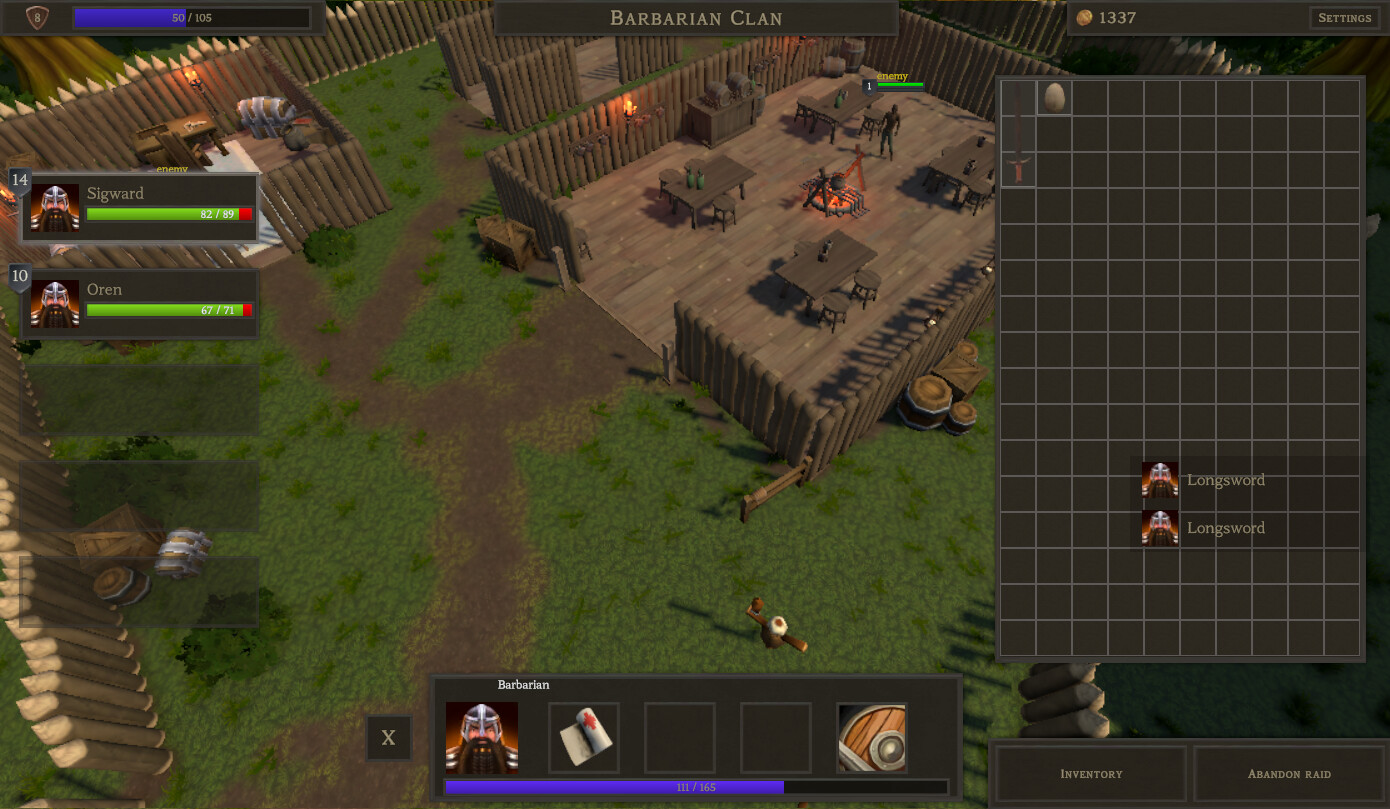Click Sigward's character portrait

55,207
